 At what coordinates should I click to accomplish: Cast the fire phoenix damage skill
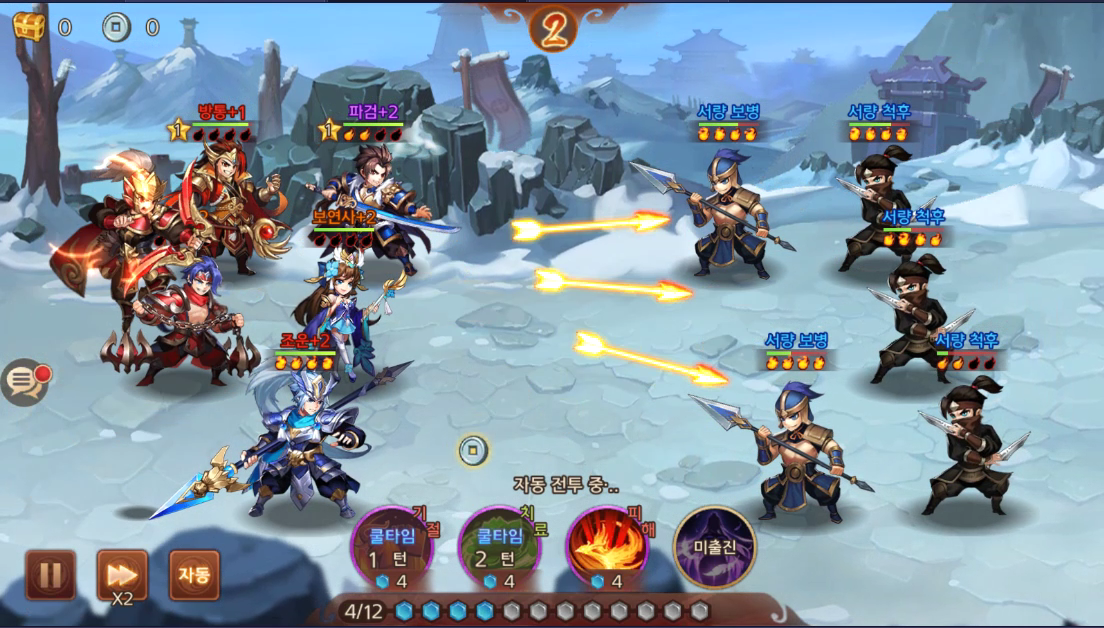coord(606,546)
